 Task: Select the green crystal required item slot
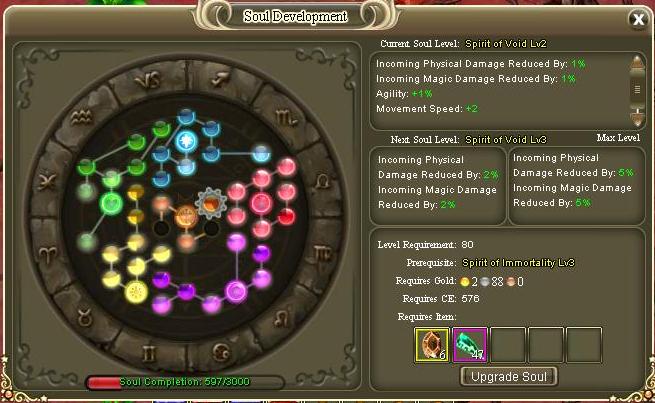pyautogui.click(x=469, y=344)
